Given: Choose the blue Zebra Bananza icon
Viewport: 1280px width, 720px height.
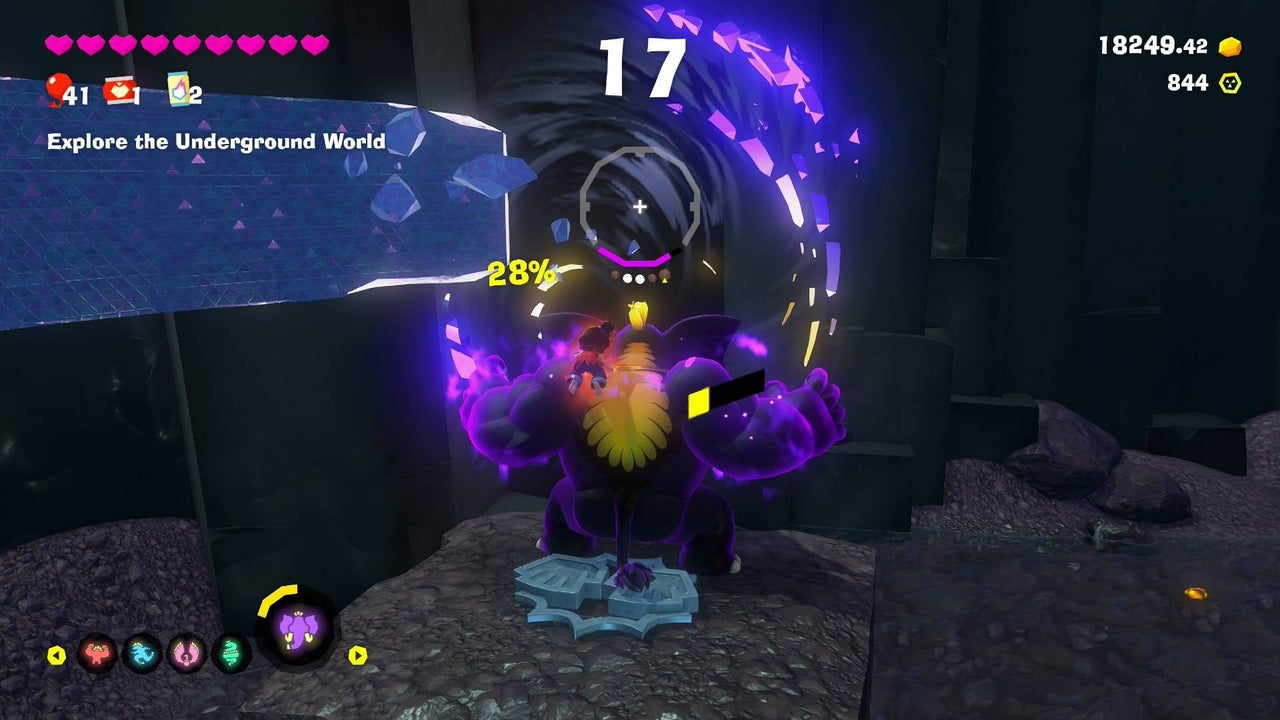Looking at the screenshot, I should point(142,654).
